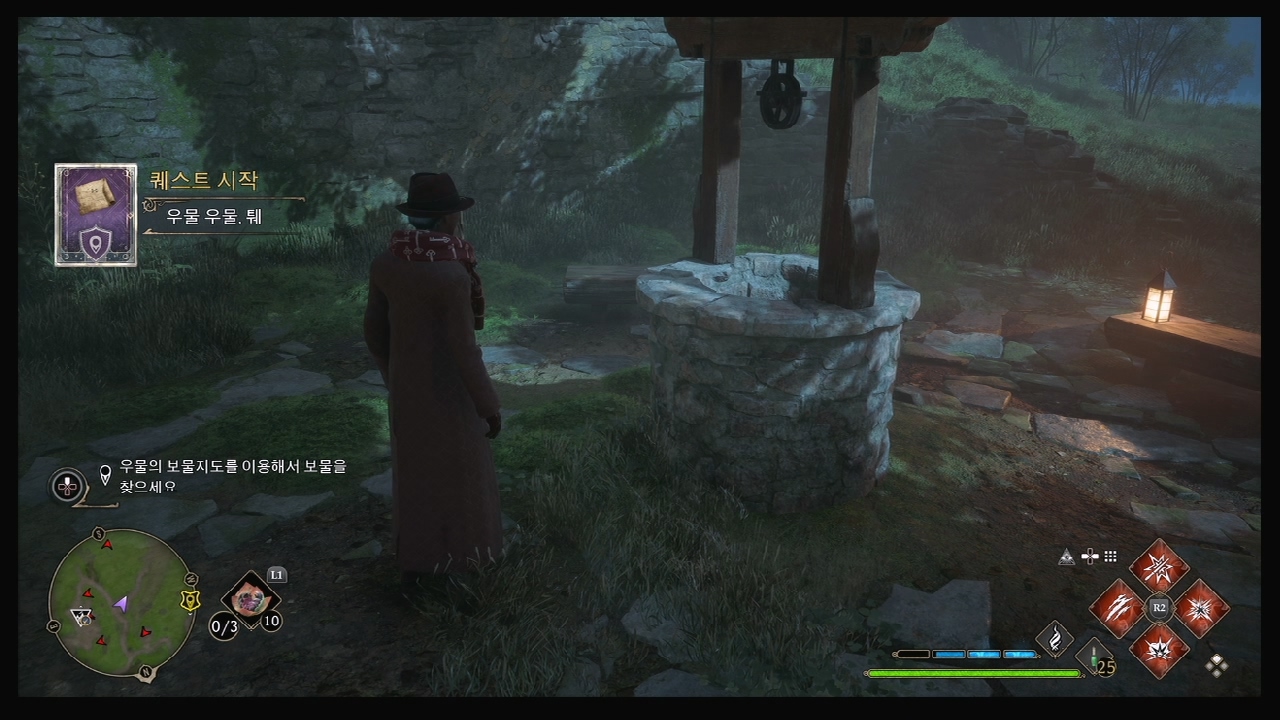The image size is (1280, 720).
Task: Open the quest objective tracker text
Action: pyautogui.click(x=232, y=476)
